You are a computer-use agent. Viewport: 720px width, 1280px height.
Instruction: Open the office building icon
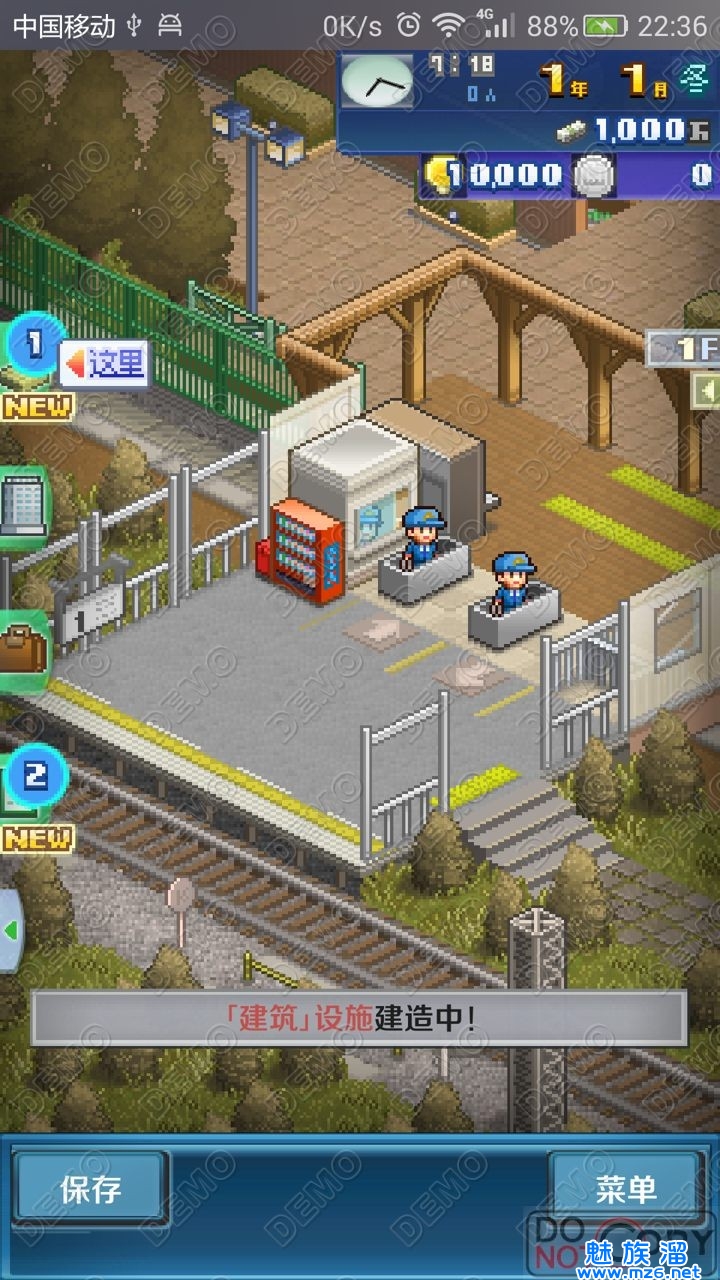coord(20,506)
